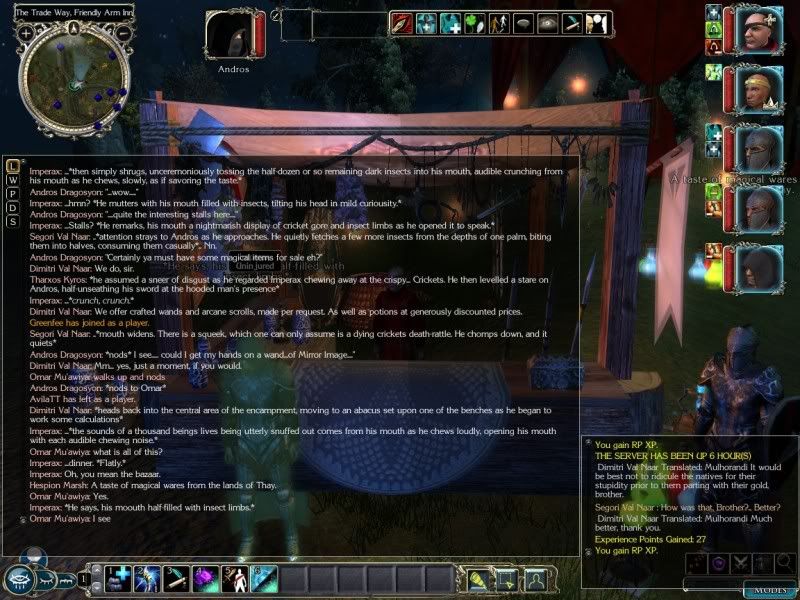
Task: Activate the red slash attack mode icon
Action: pyautogui.click(x=403, y=23)
